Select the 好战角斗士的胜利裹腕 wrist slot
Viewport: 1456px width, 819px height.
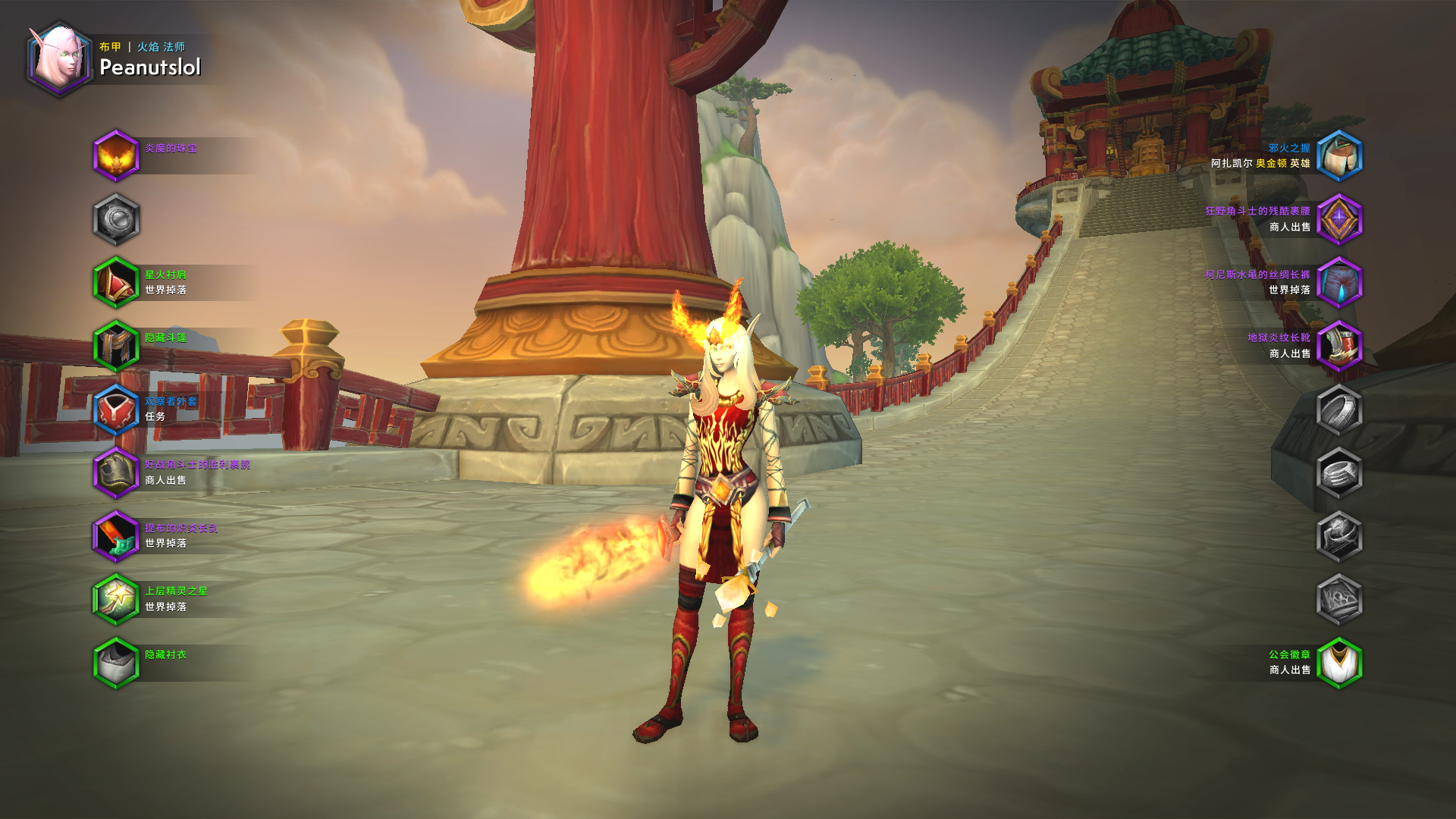(x=116, y=473)
